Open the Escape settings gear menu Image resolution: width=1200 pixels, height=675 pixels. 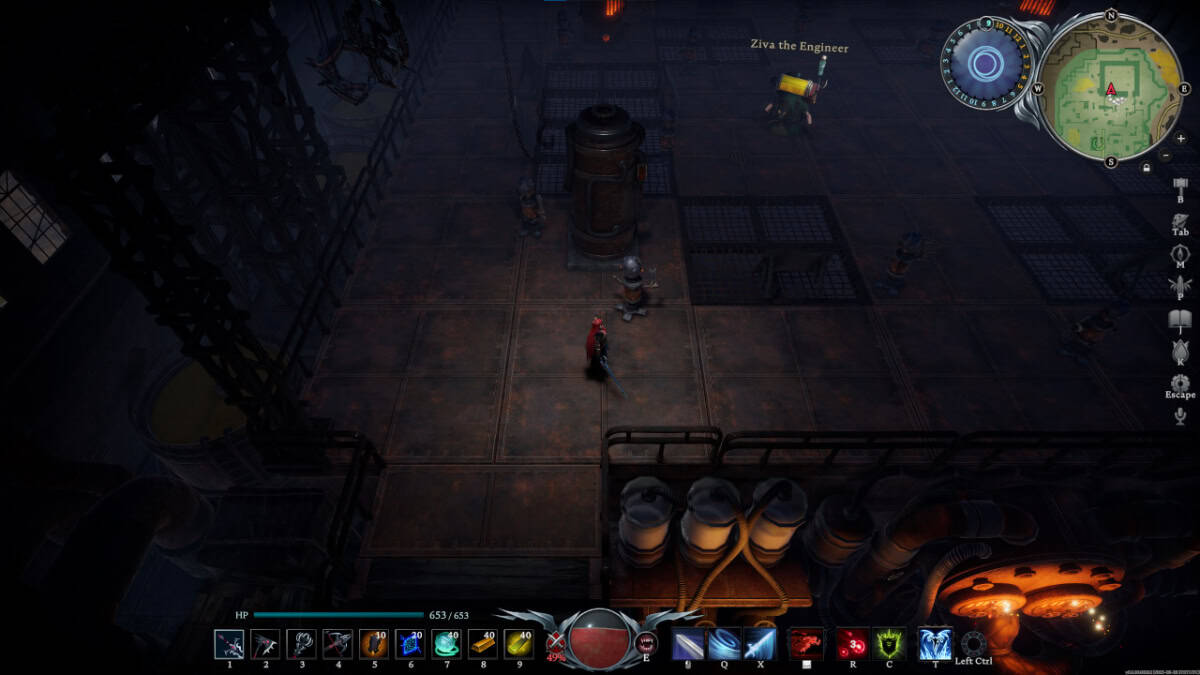click(x=1180, y=383)
